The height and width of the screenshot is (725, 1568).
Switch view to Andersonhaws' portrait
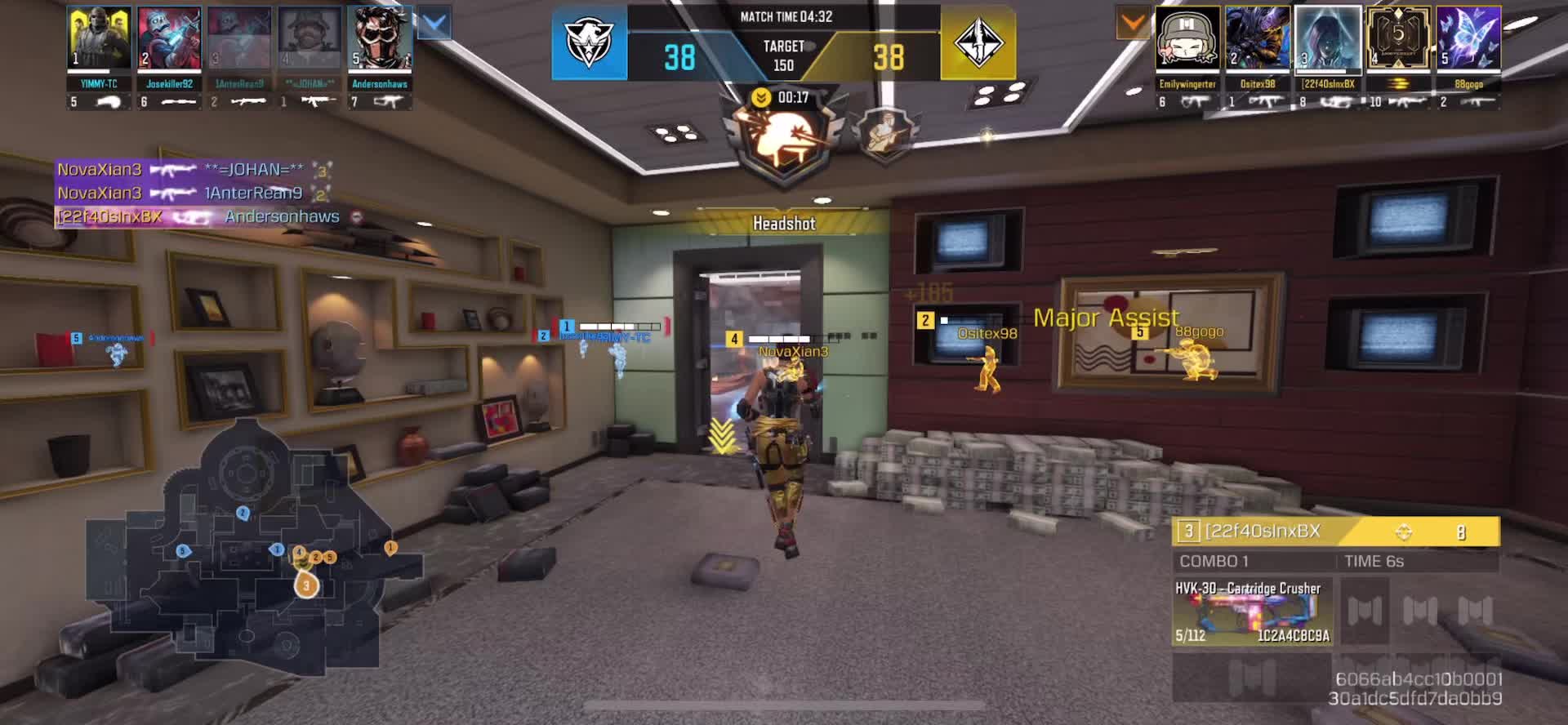point(380,38)
